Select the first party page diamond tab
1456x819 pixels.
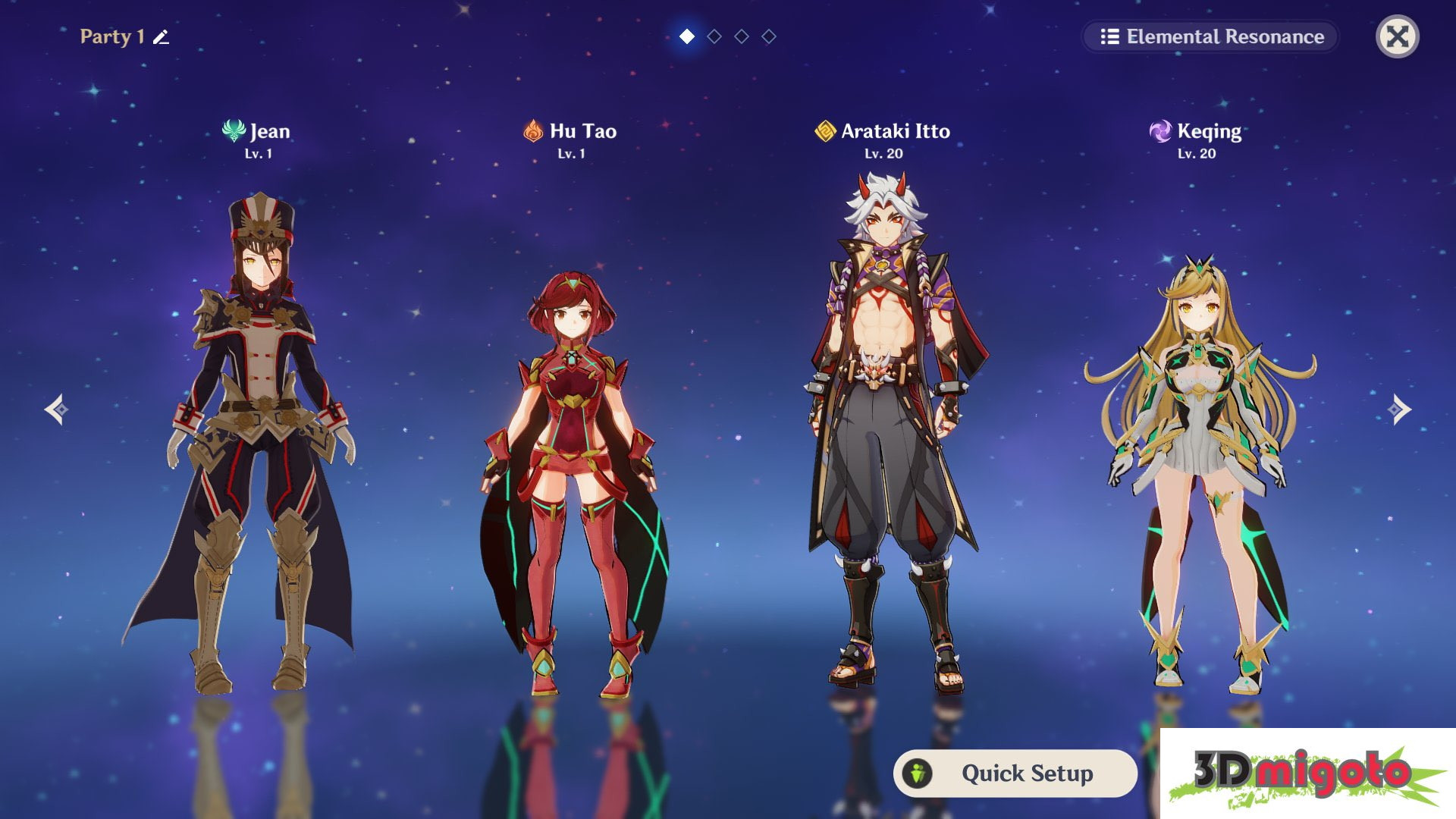coord(688,35)
